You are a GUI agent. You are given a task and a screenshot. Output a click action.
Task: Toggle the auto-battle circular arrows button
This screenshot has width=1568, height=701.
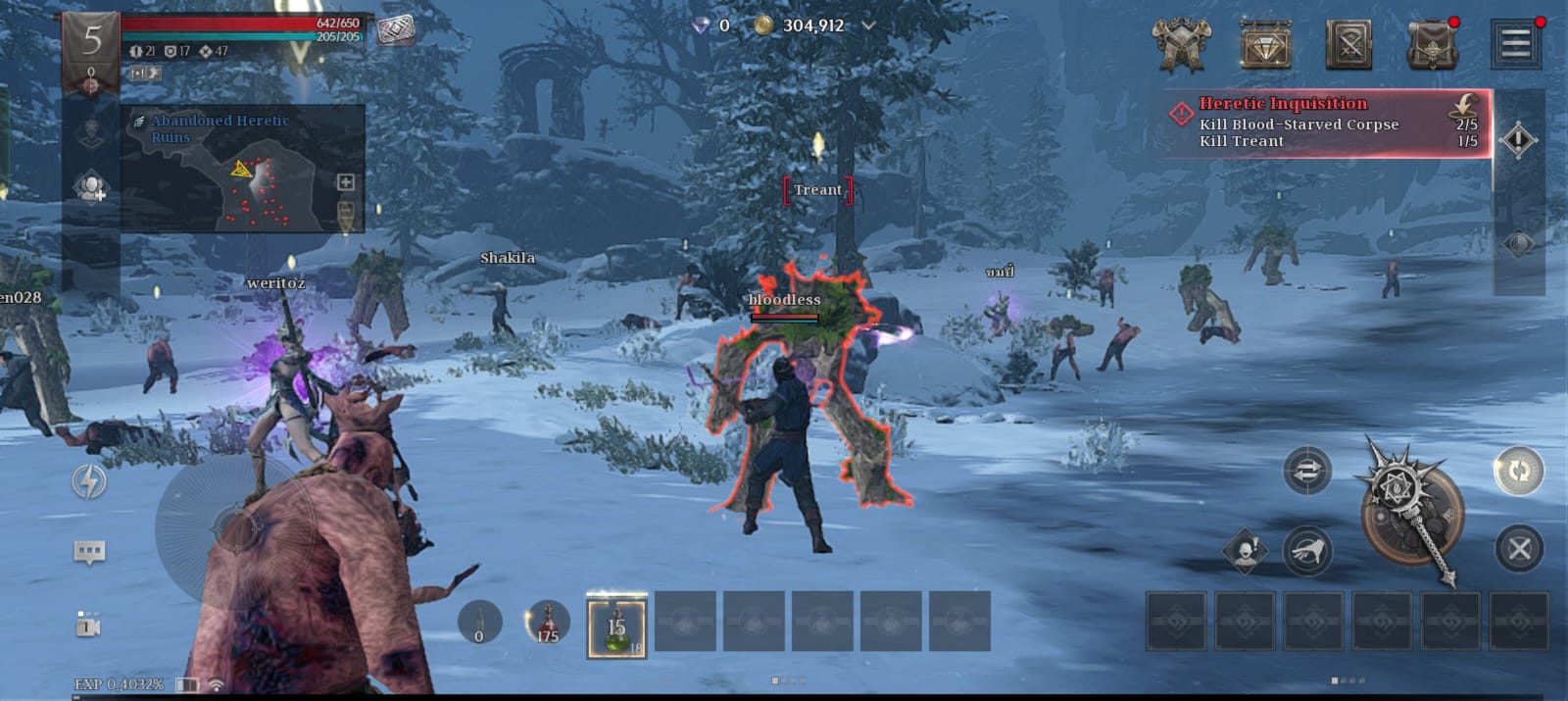pyautogui.click(x=1518, y=472)
